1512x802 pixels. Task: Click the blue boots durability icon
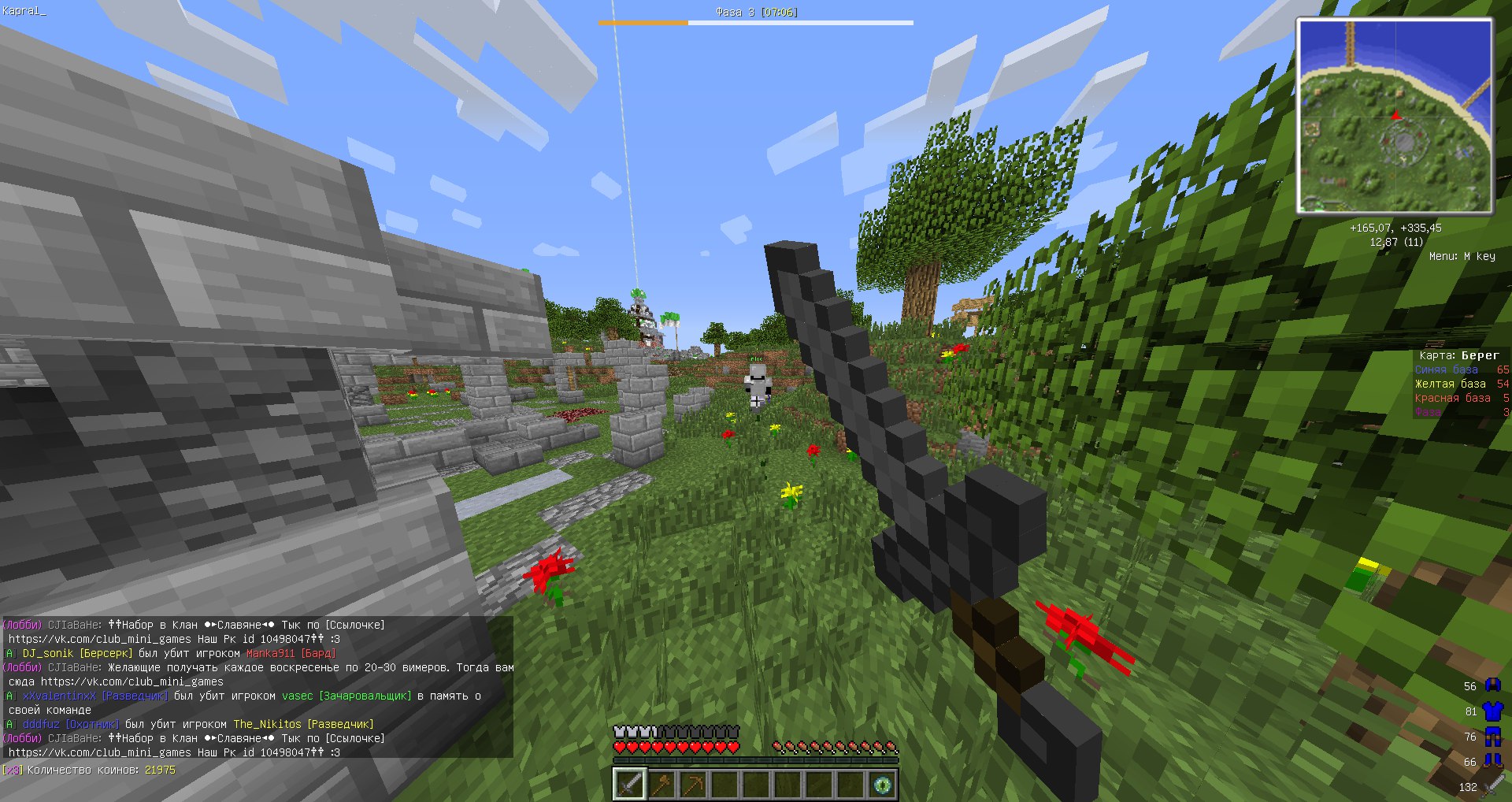click(x=1493, y=761)
